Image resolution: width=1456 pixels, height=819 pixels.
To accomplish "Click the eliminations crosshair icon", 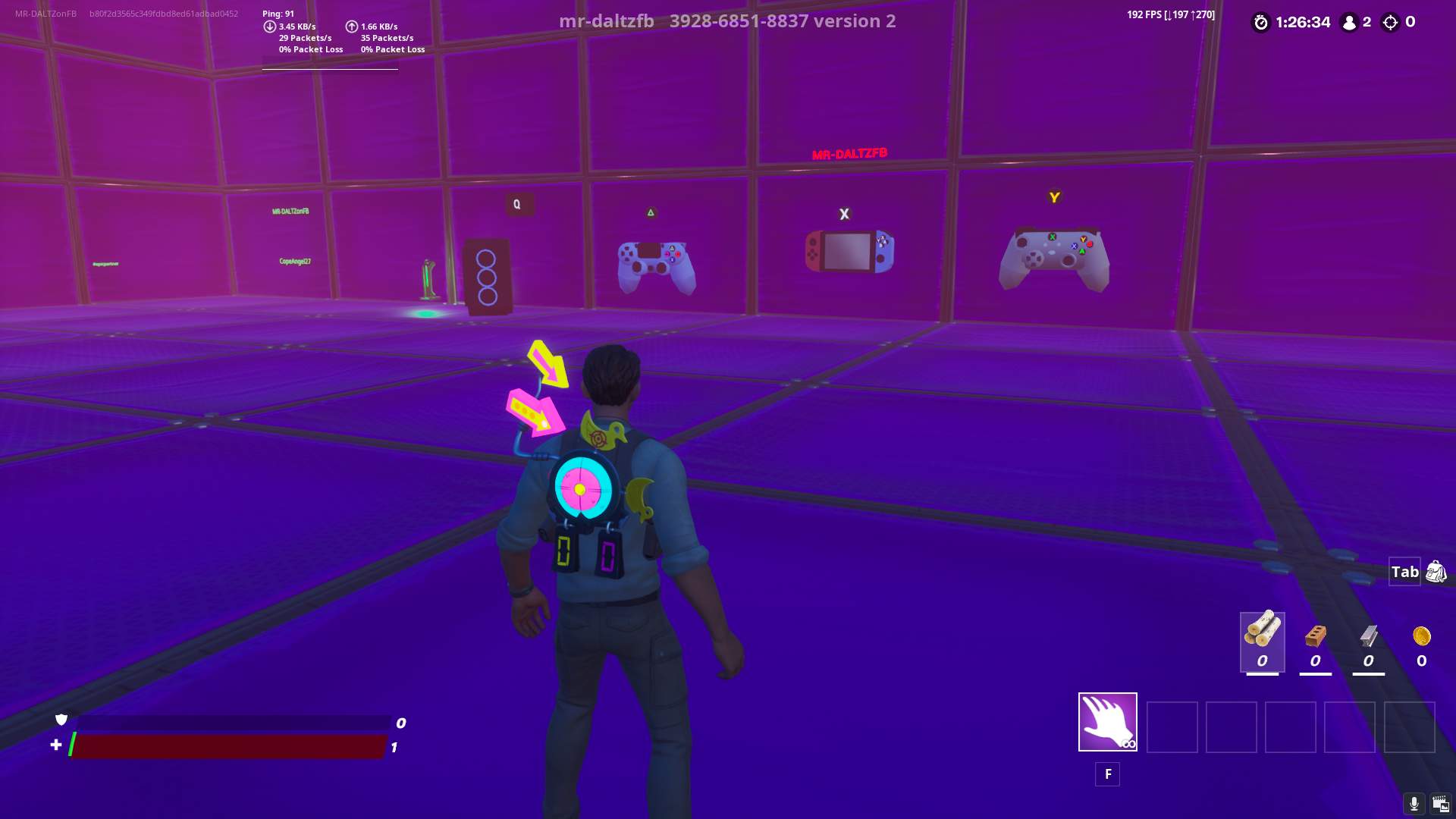I will [x=1390, y=23].
